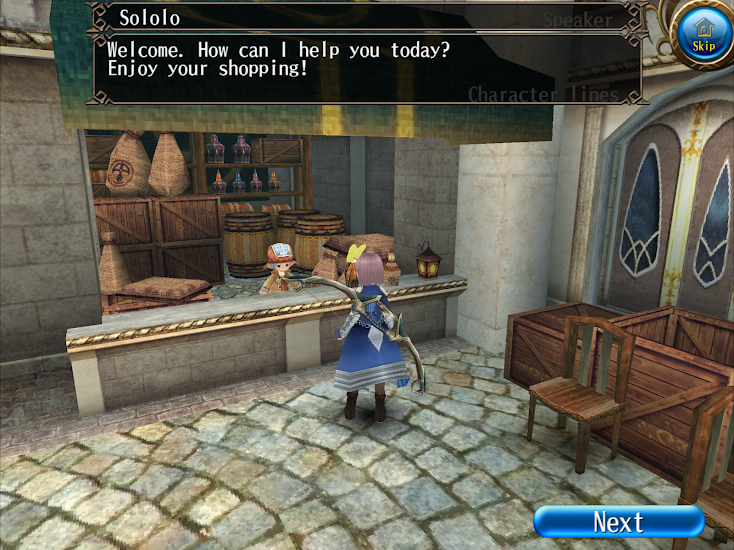734x550 pixels.
Task: Advance the conversation with the Next button
Action: (618, 521)
